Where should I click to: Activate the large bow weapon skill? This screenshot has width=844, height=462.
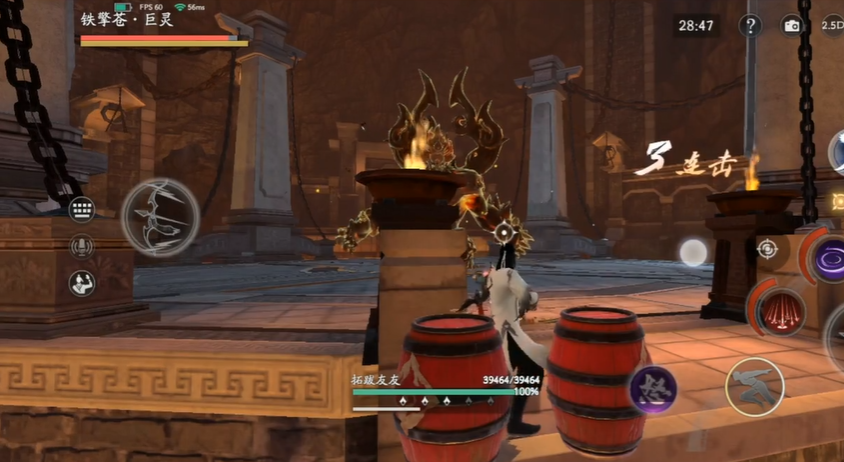[160, 217]
